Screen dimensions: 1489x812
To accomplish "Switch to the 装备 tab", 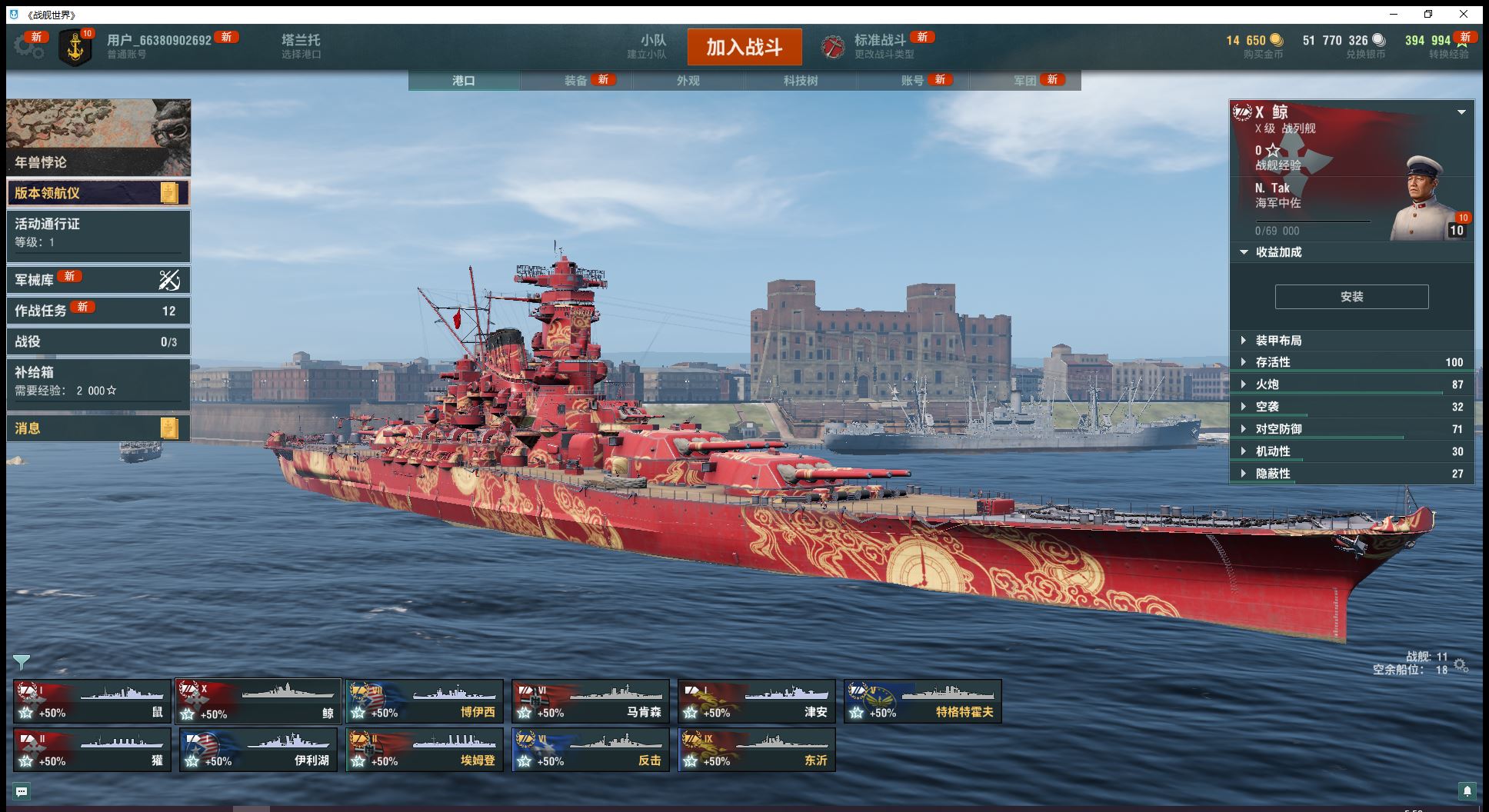I will (x=576, y=81).
